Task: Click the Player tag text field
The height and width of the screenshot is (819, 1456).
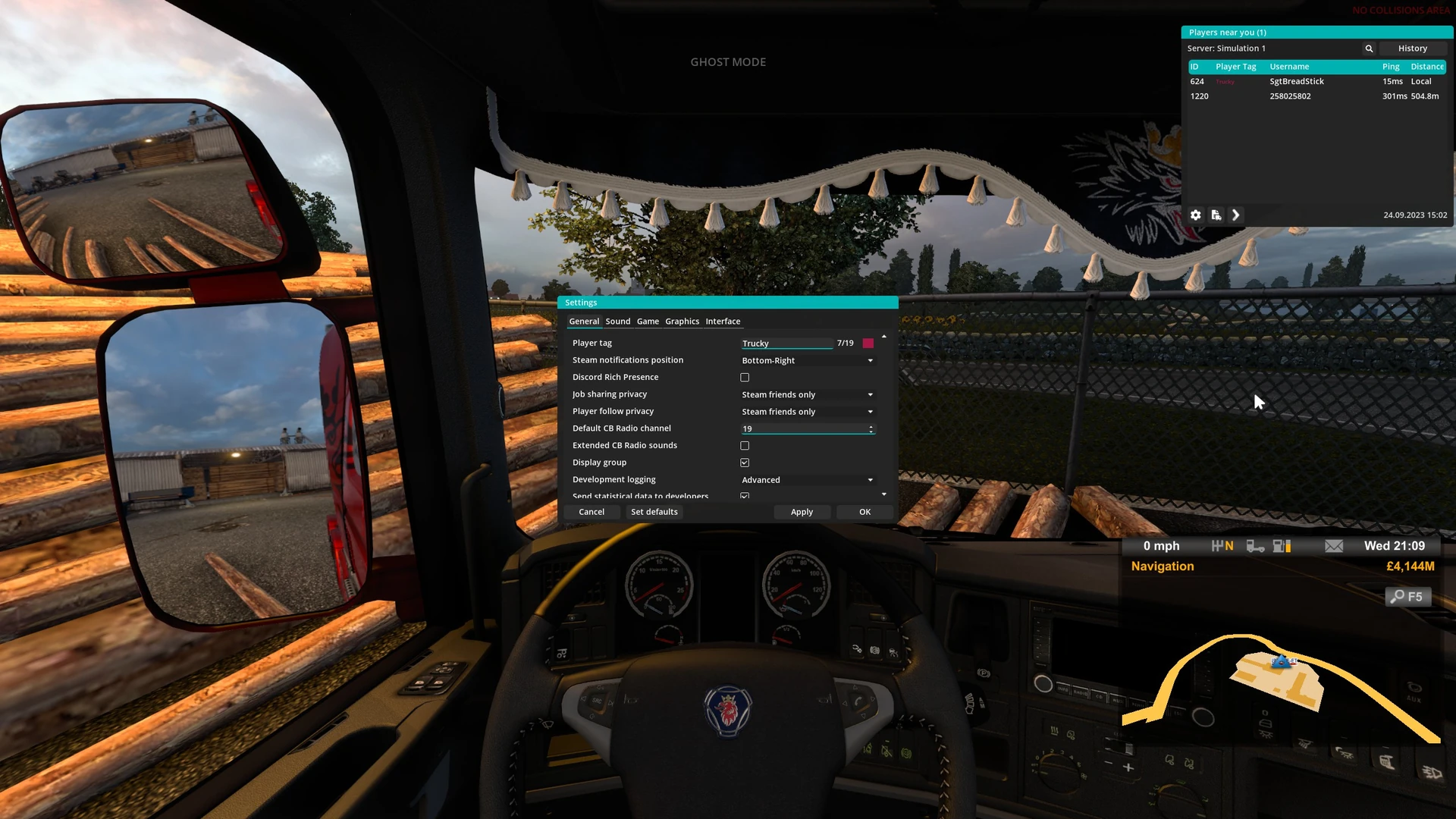Action: [786, 344]
